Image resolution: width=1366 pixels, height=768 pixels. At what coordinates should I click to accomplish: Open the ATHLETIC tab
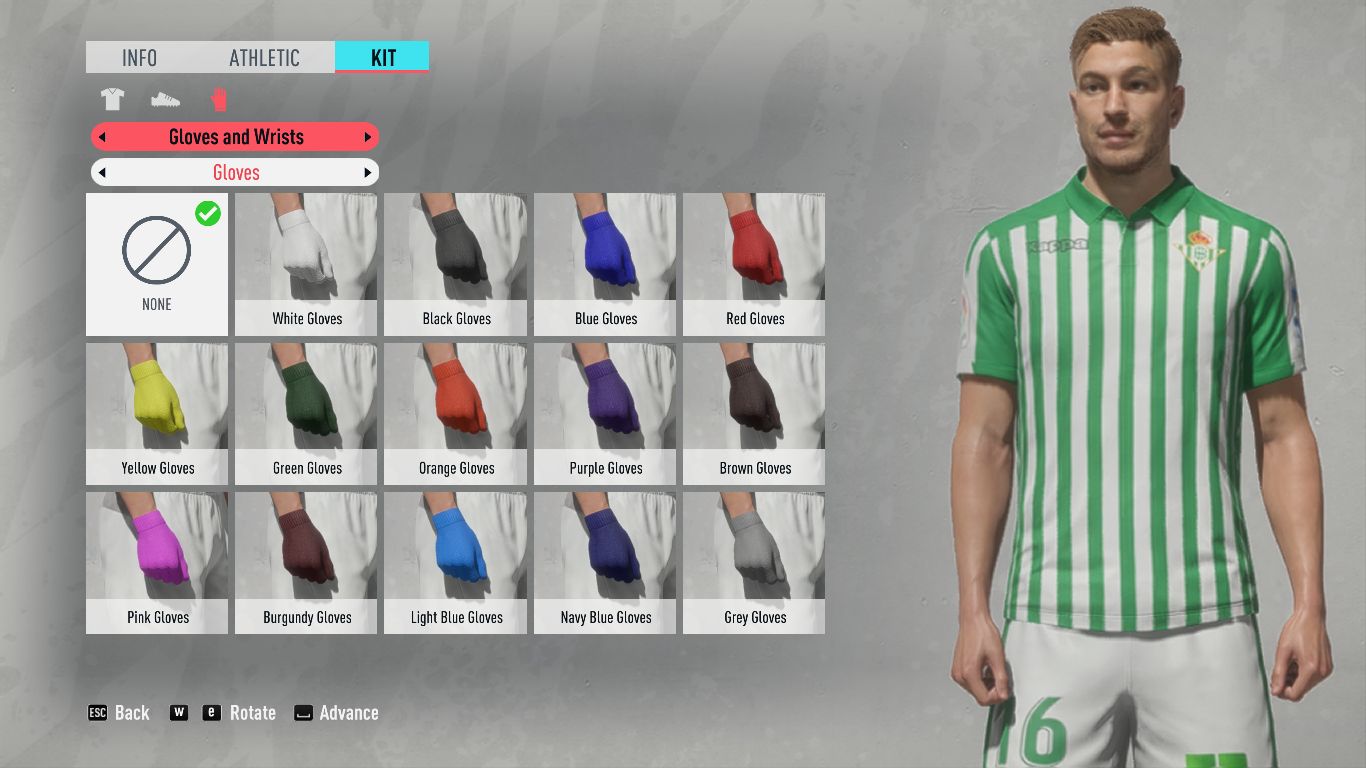coord(264,58)
